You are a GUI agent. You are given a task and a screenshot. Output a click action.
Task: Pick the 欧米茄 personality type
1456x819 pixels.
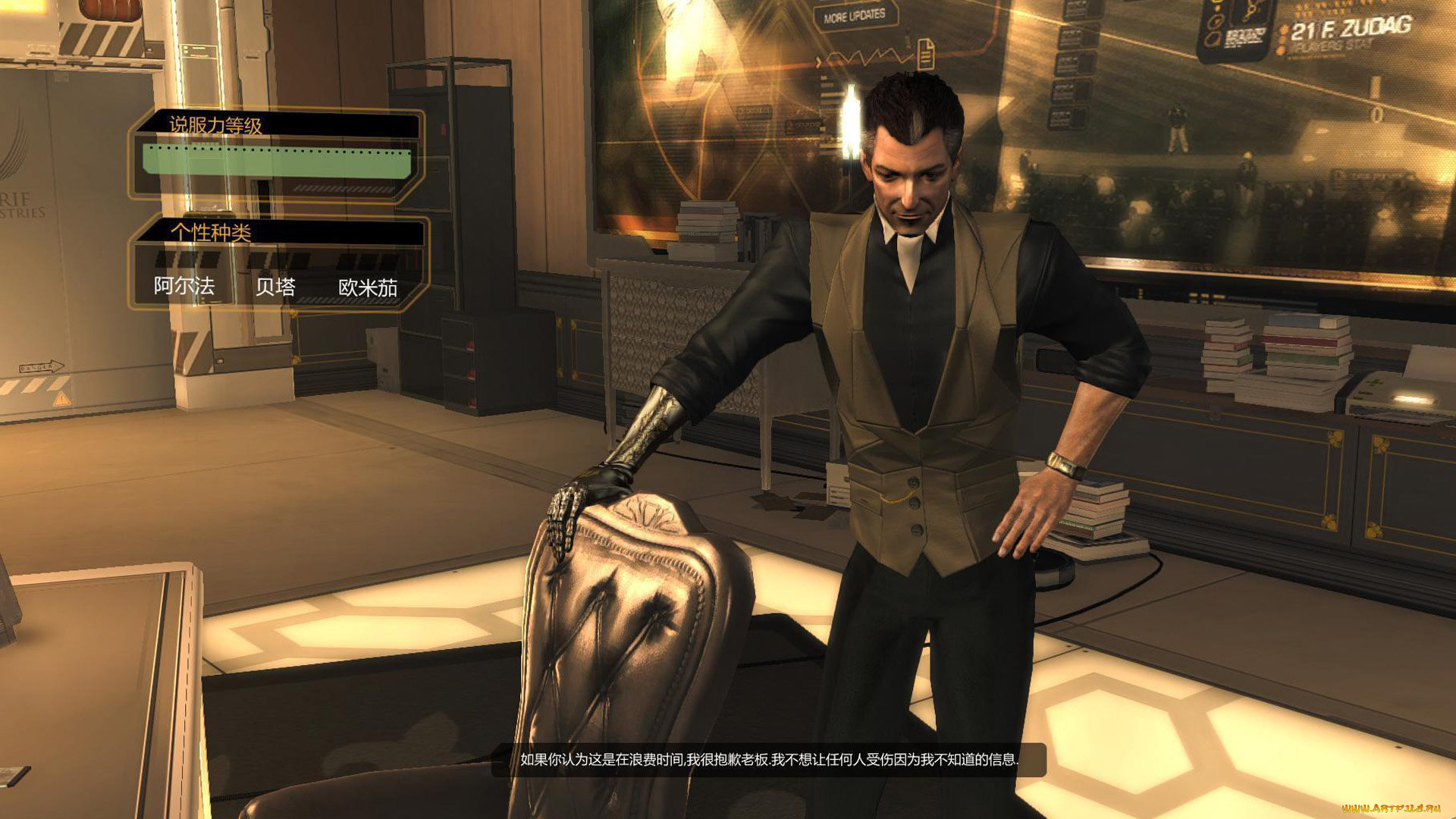(x=368, y=287)
